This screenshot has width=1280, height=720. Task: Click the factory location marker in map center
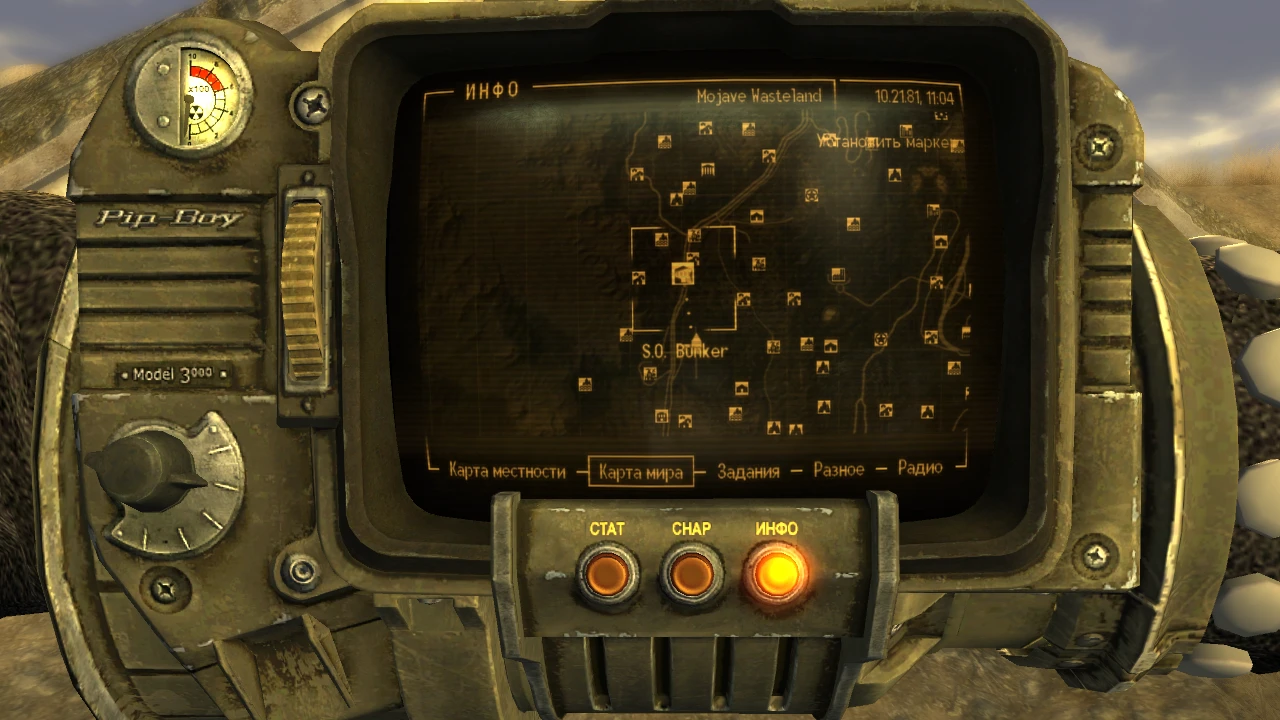838,273
